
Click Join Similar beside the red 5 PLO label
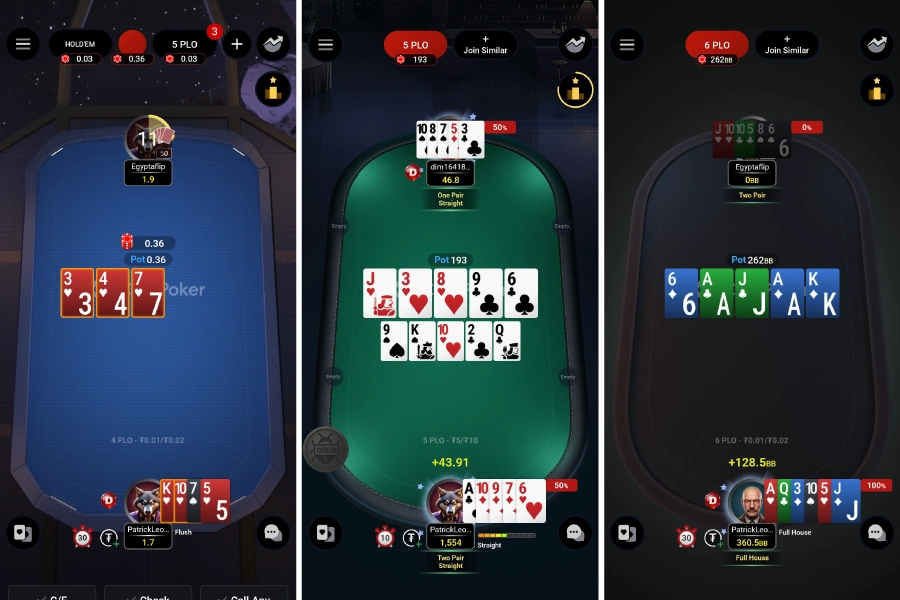(486, 44)
